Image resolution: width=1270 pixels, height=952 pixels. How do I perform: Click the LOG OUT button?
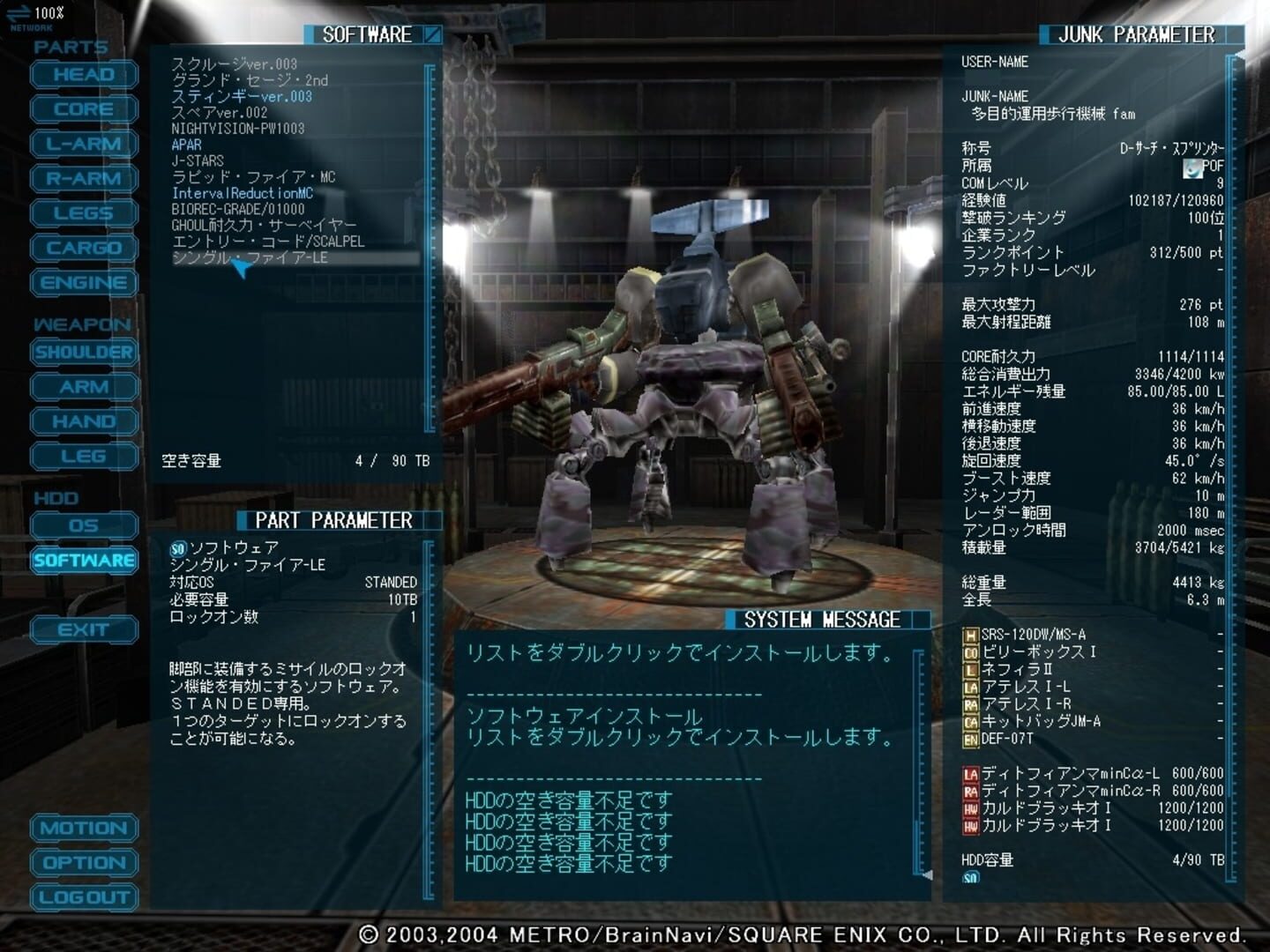[83, 897]
